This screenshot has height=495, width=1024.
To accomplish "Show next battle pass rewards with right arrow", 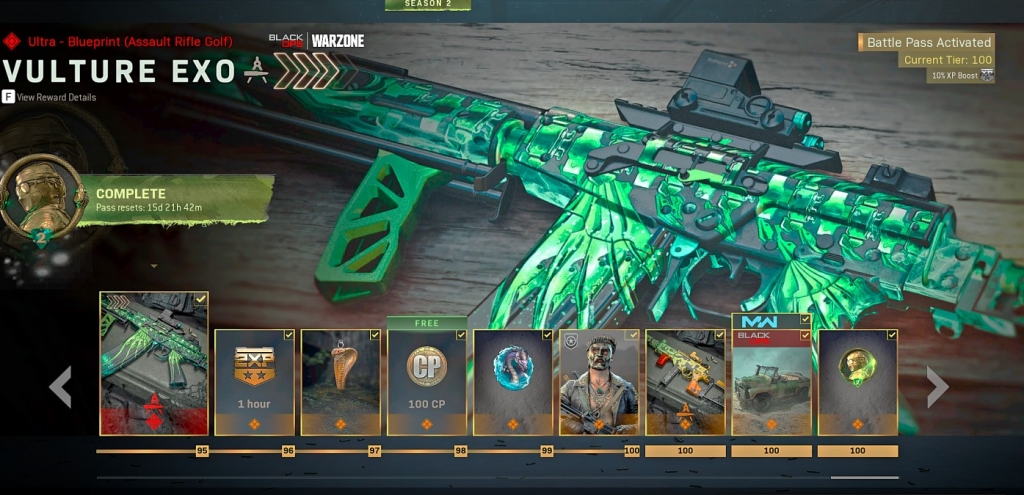I will [937, 387].
